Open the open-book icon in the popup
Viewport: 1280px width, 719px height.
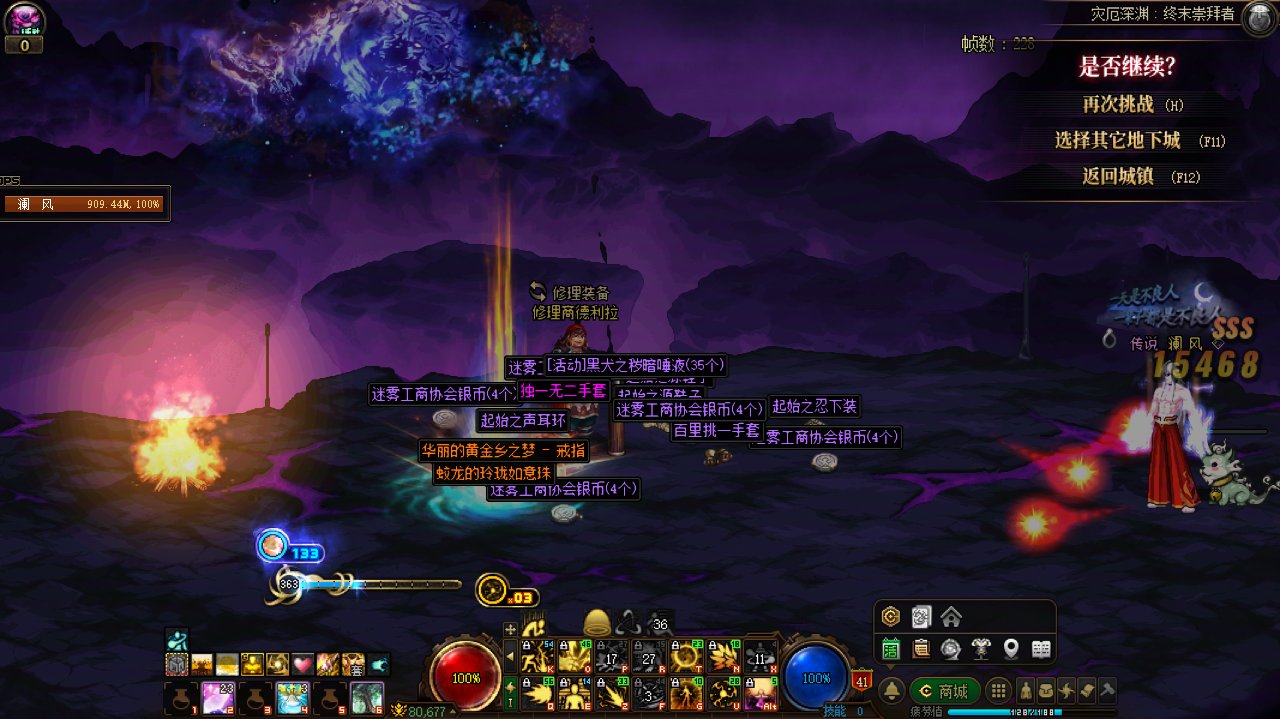click(x=1041, y=649)
